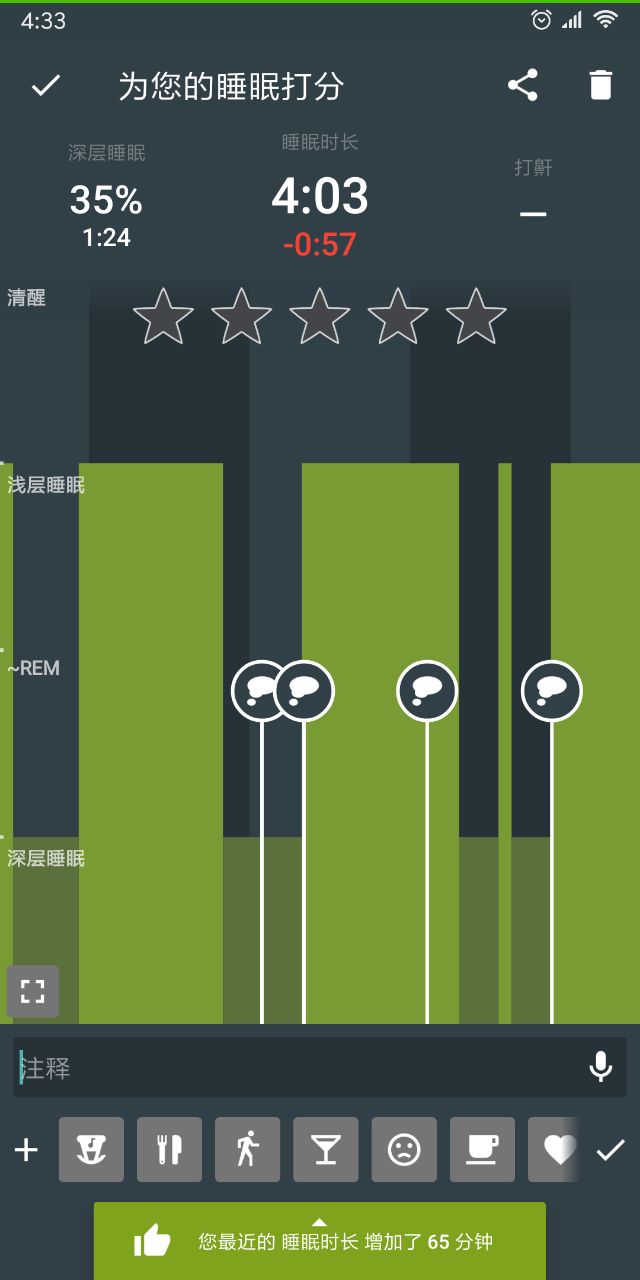Delete the sleep record with the trash icon
640x1280 pixels.
[x=600, y=86]
